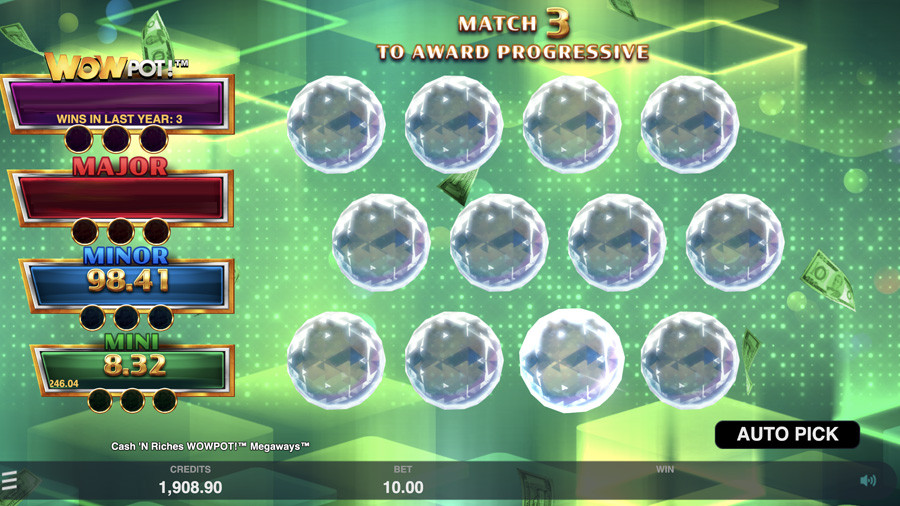Toggle the sound speaker icon
This screenshot has width=900, height=506.
click(868, 481)
